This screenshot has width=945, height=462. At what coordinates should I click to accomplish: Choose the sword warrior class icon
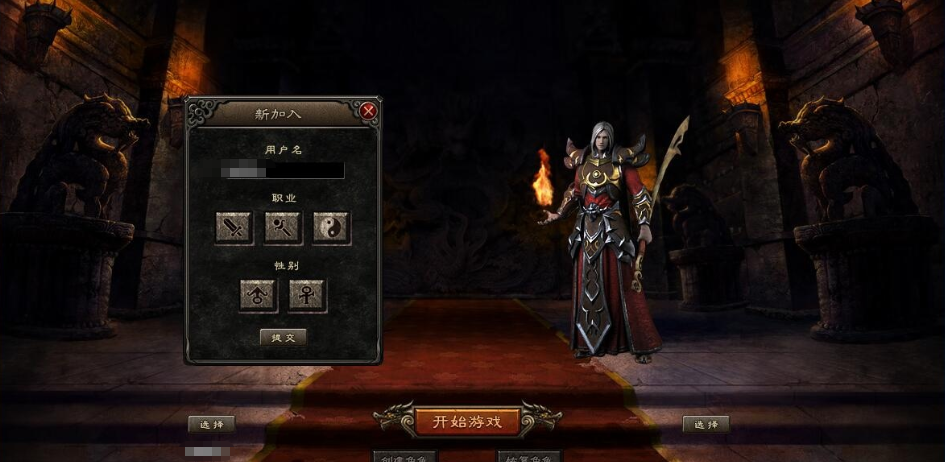click(x=234, y=228)
